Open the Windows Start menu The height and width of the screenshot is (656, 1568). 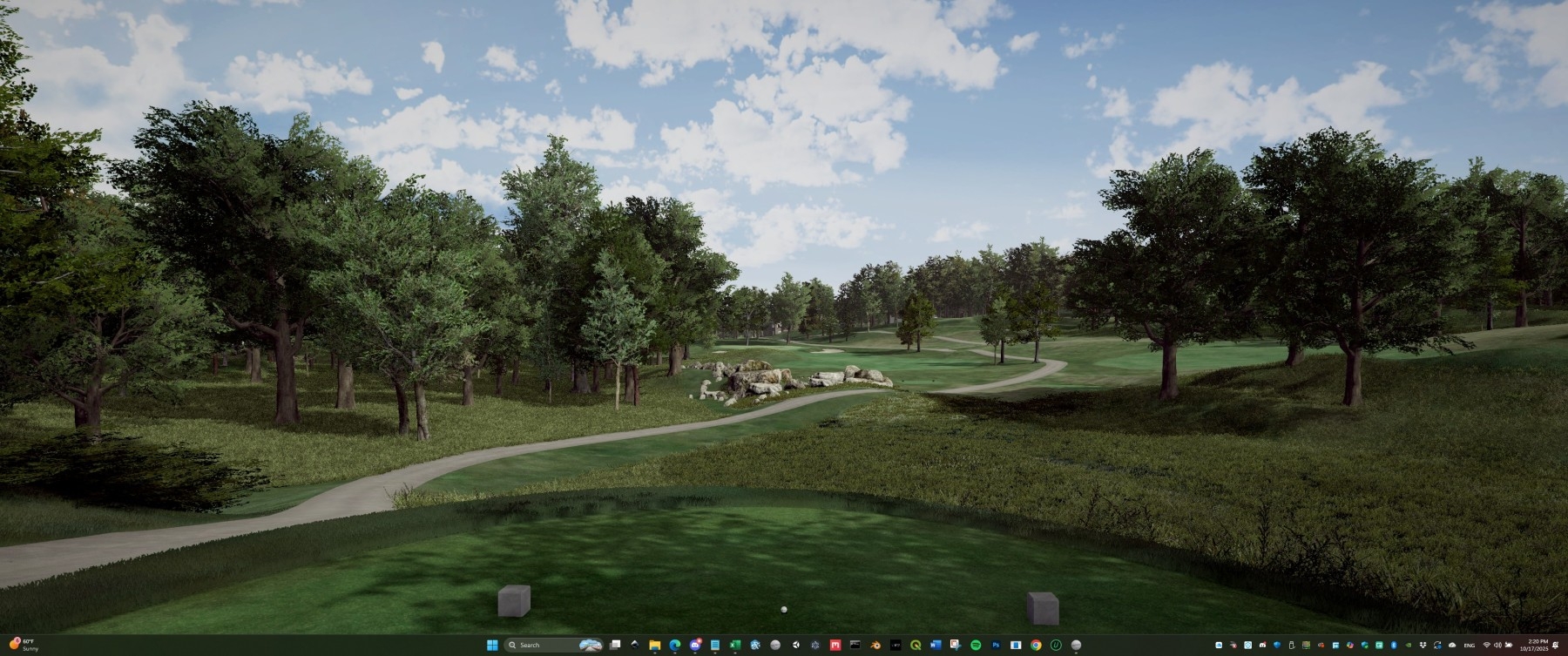click(x=491, y=645)
